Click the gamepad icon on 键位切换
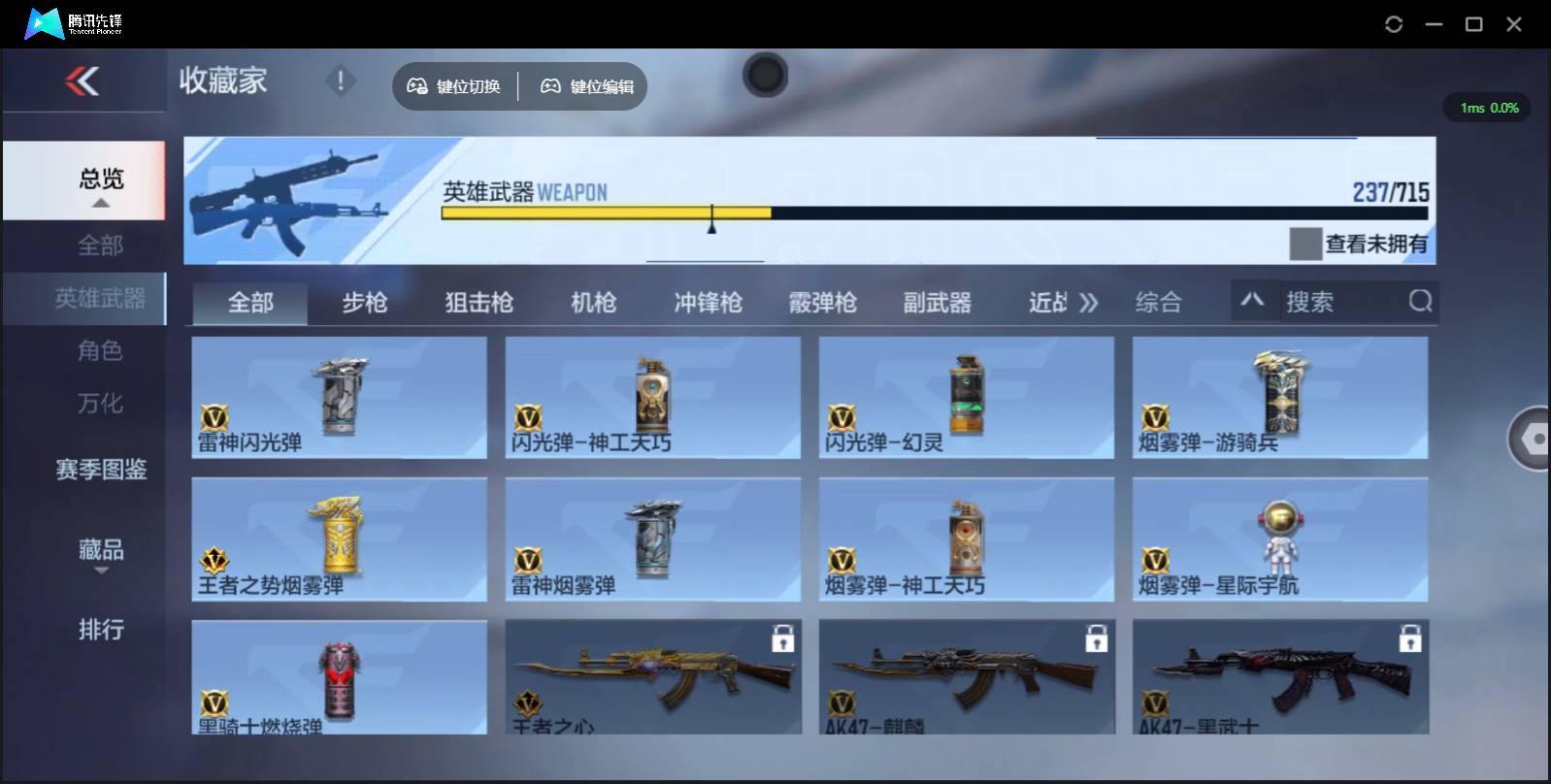This screenshot has width=1551, height=784. [x=417, y=85]
